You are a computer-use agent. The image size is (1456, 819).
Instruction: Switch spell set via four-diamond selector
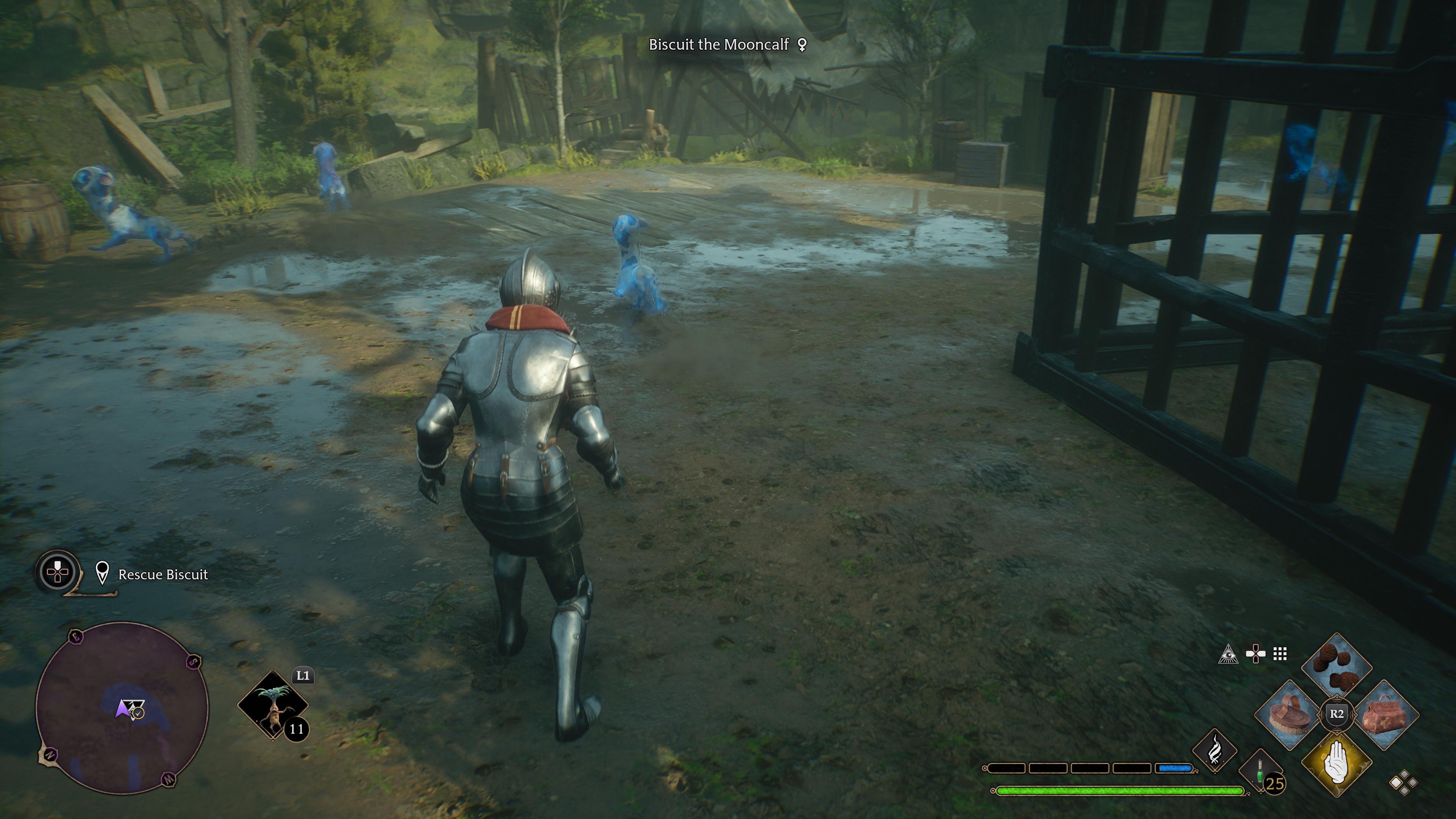pos(1403,783)
